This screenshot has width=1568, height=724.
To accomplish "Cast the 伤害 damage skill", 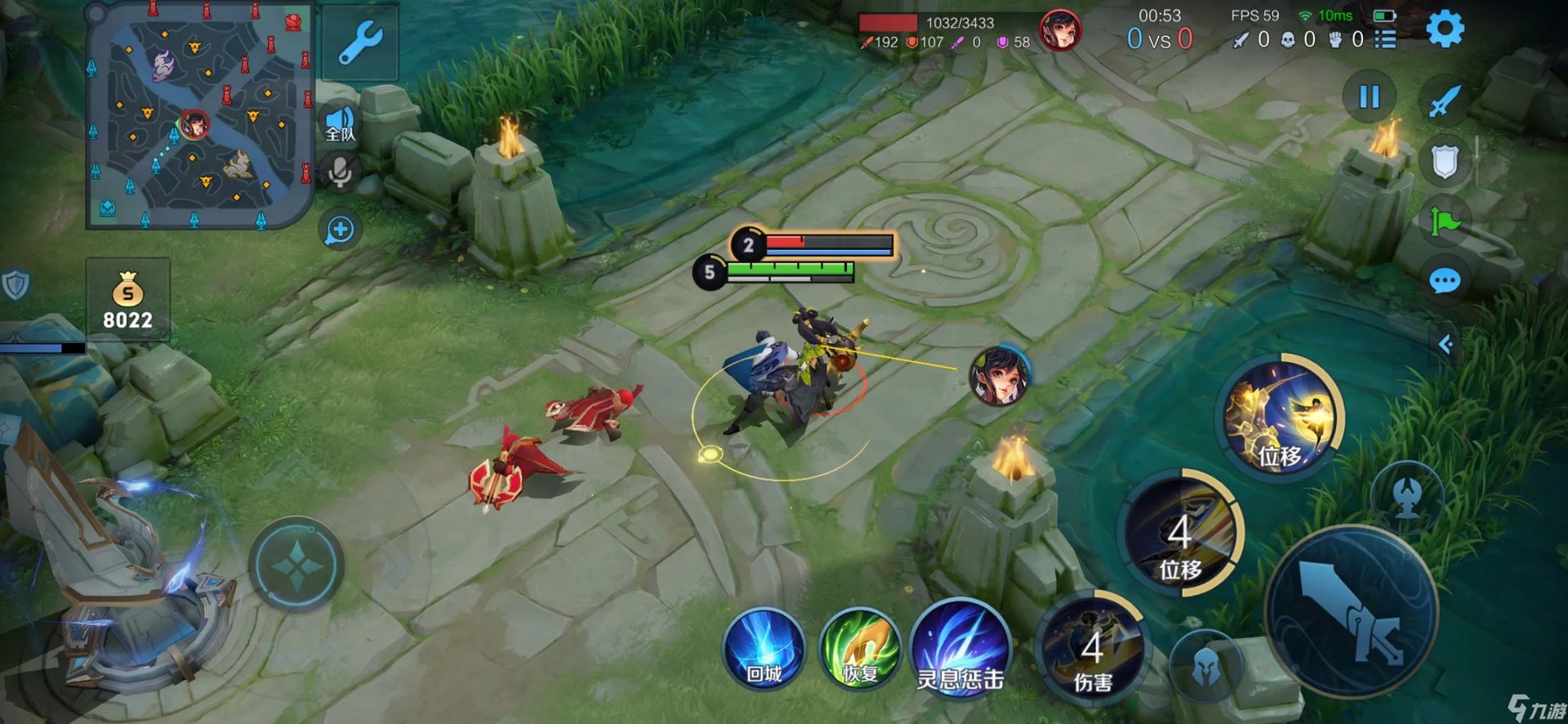I will [x=1093, y=650].
